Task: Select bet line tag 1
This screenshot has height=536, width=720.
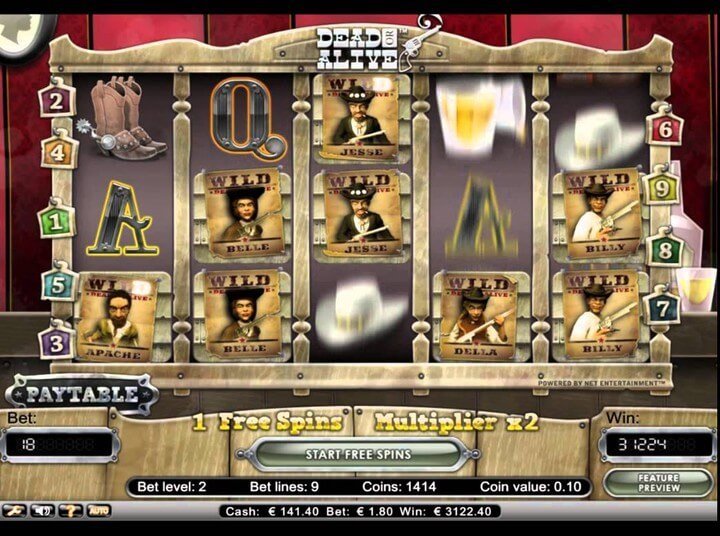Action: [x=56, y=220]
